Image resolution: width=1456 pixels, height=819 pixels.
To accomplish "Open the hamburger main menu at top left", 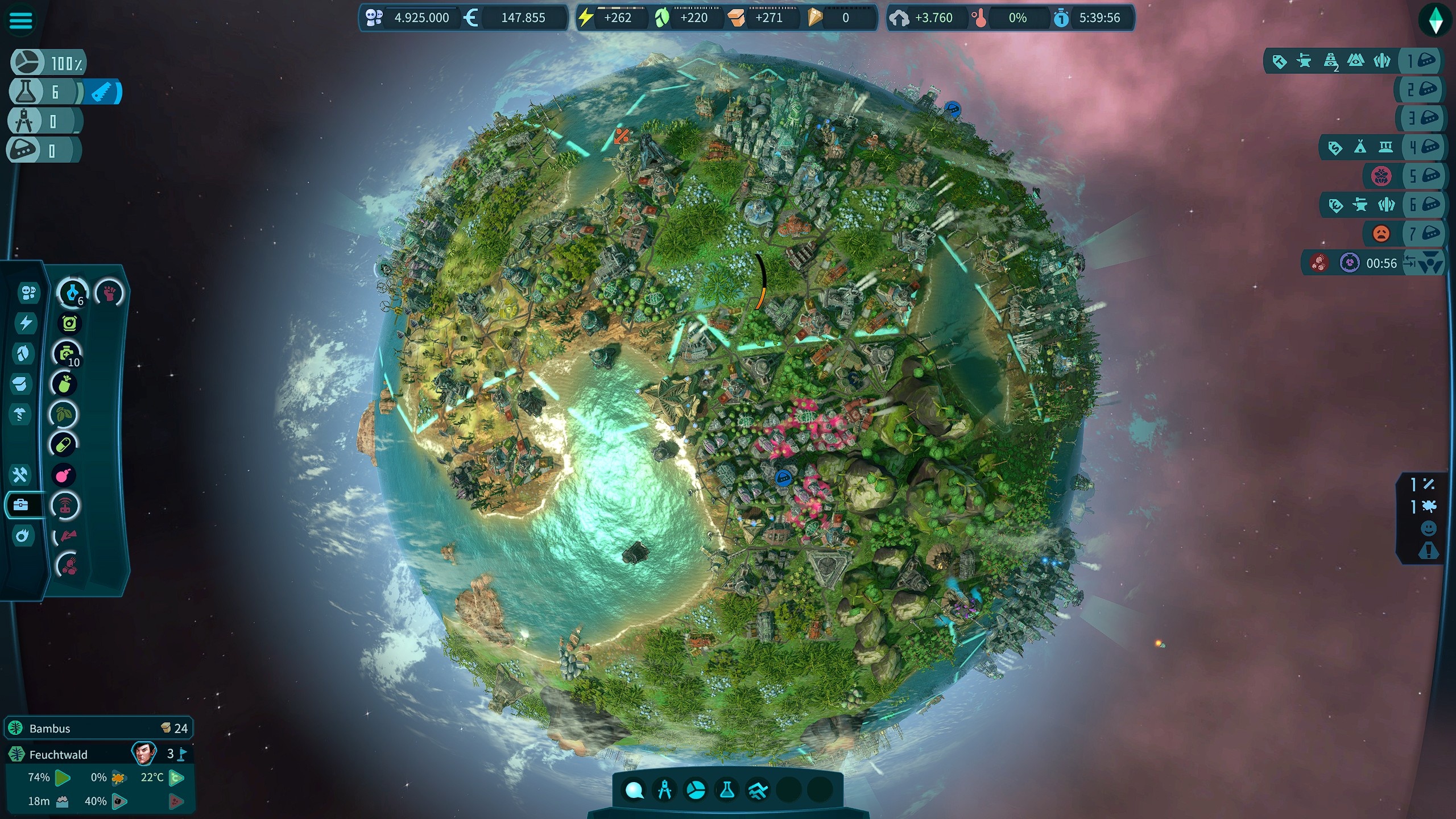I will click(20, 20).
